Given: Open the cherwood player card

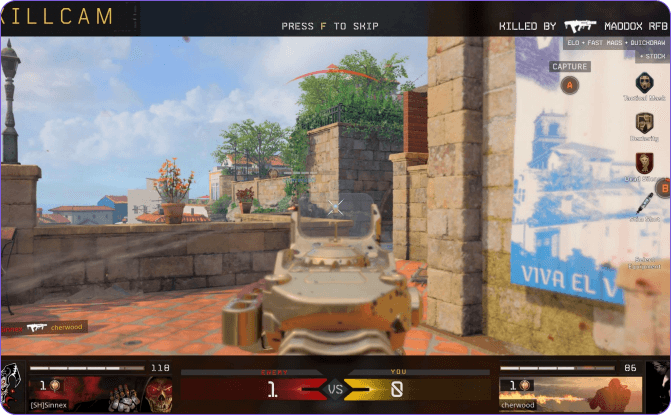Looking at the screenshot, I should point(571,387).
